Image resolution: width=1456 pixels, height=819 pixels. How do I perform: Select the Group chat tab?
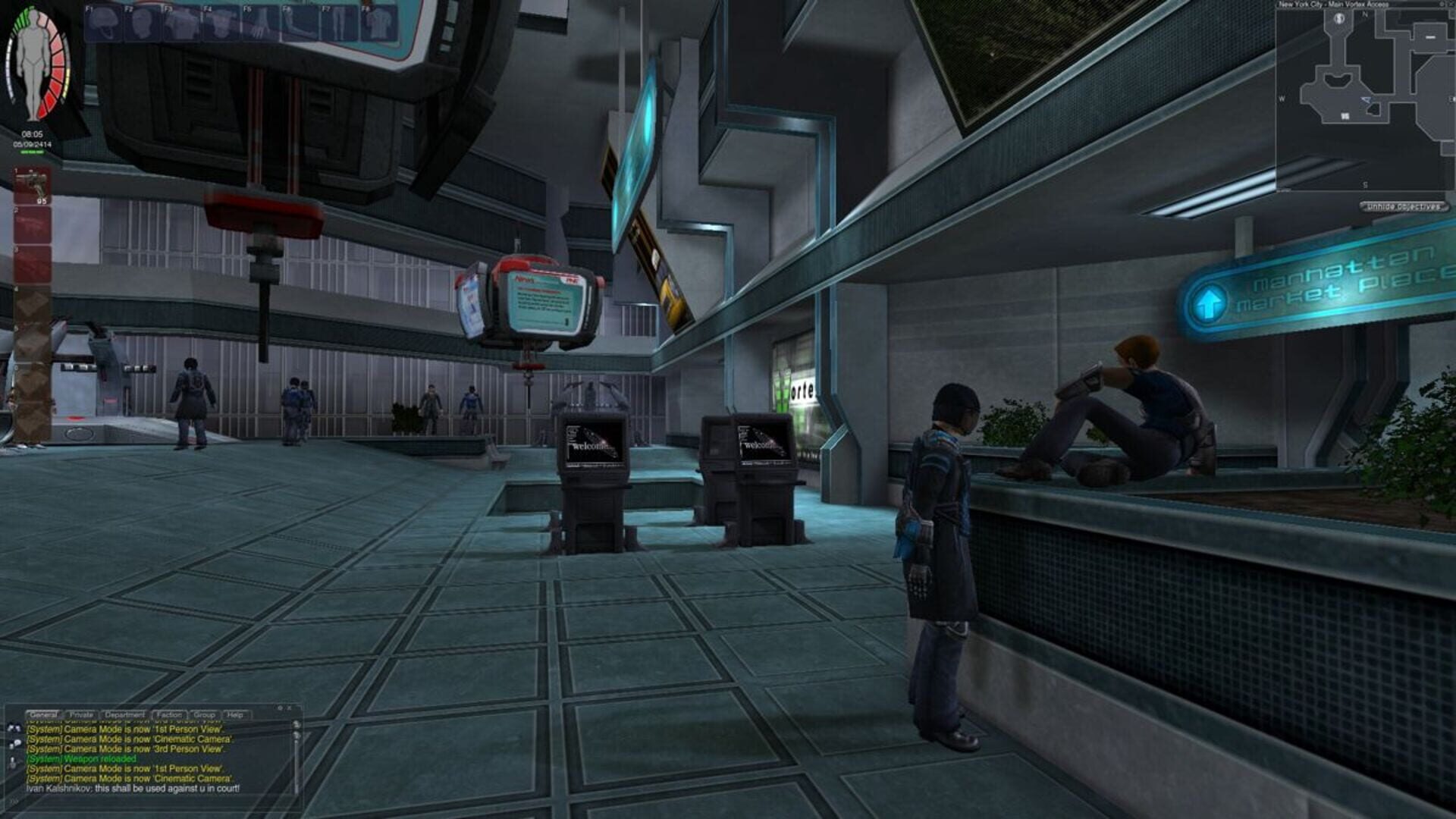205,715
